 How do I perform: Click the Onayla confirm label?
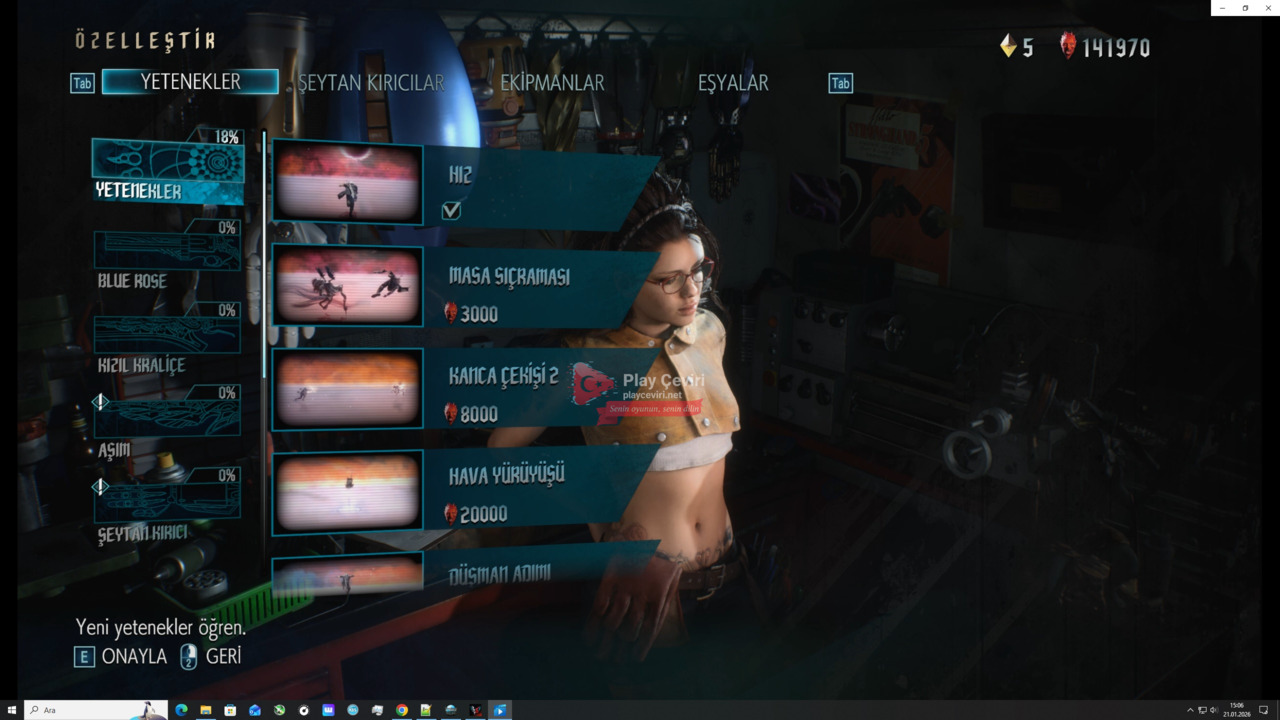point(134,657)
